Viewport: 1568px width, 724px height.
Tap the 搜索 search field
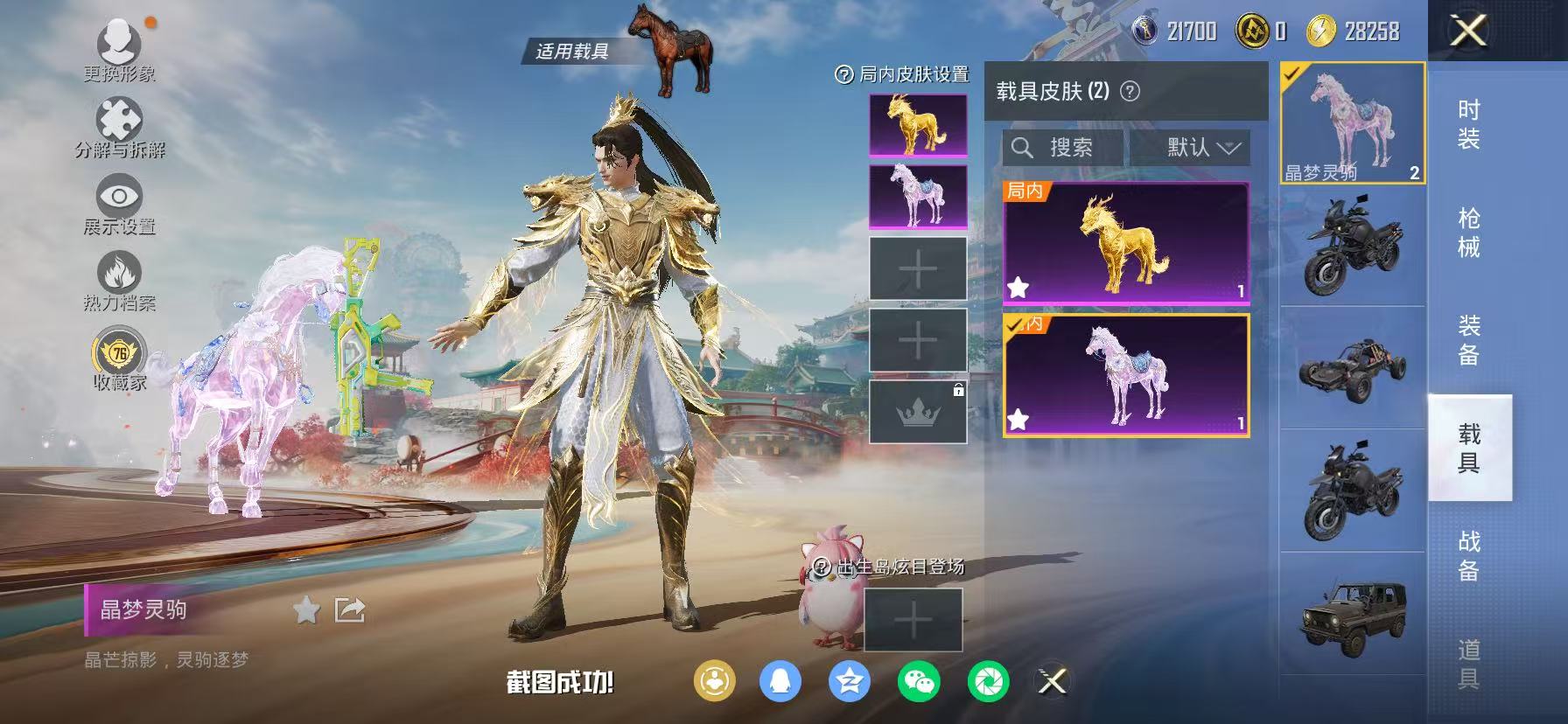point(1063,148)
